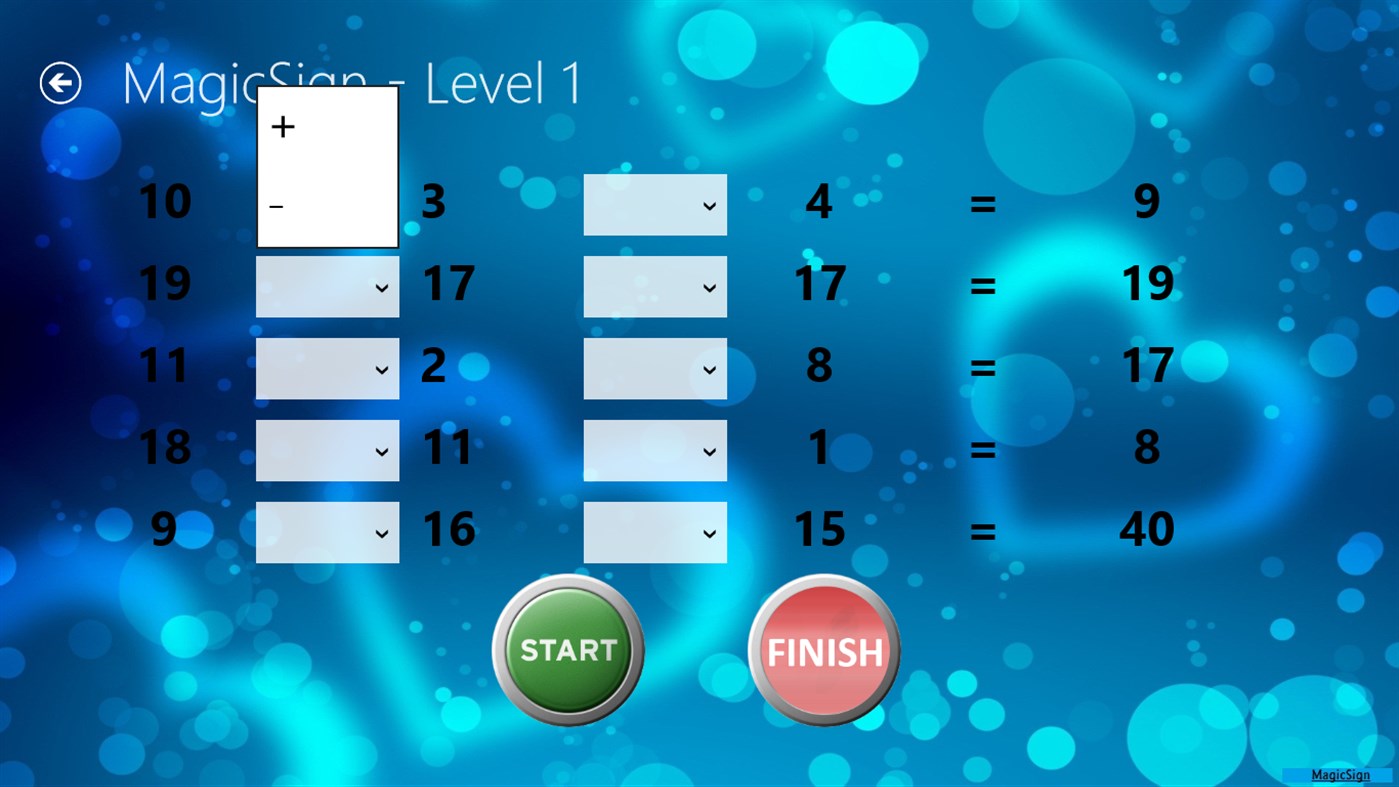Open the operator dropdown between 9 and 16
Viewport: 1399px width, 787px height.
[327, 531]
